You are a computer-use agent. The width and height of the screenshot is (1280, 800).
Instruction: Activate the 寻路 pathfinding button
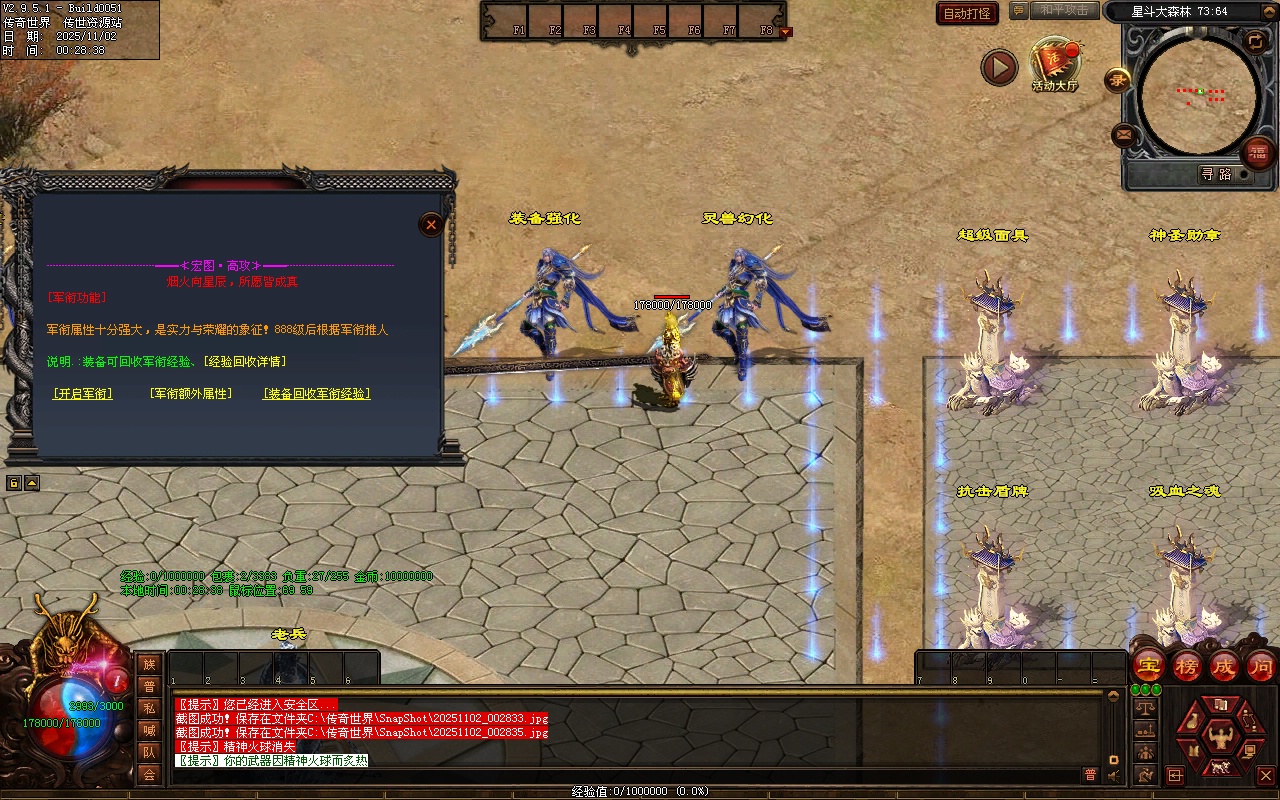click(x=1216, y=174)
